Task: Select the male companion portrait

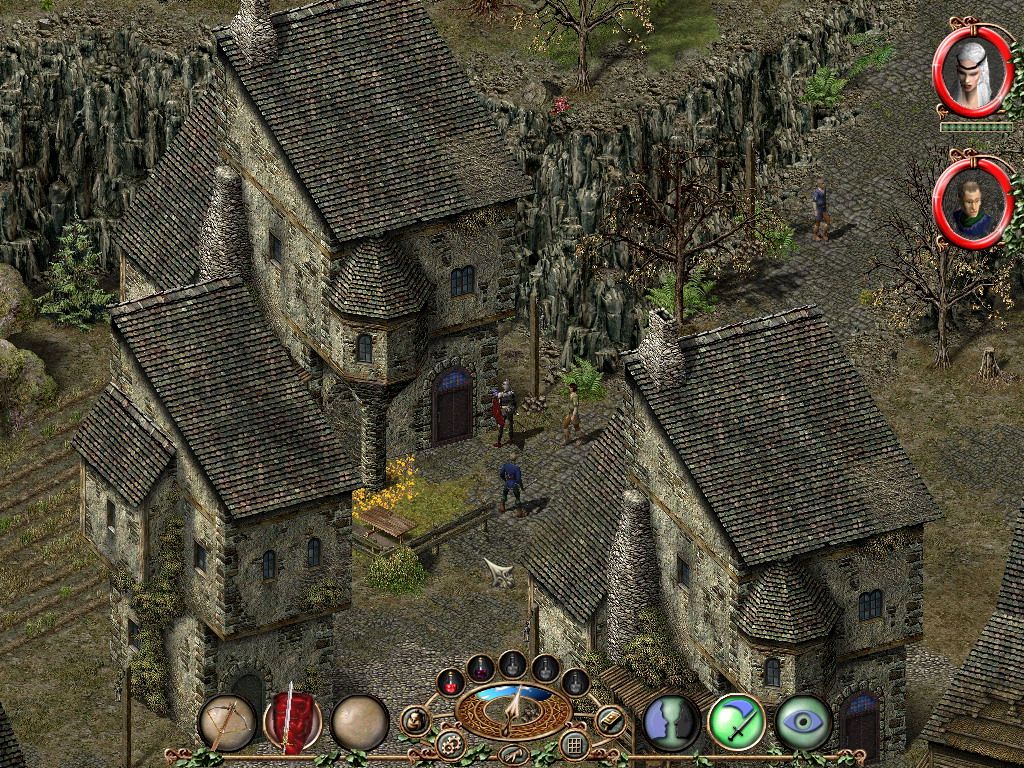Action: coord(972,204)
